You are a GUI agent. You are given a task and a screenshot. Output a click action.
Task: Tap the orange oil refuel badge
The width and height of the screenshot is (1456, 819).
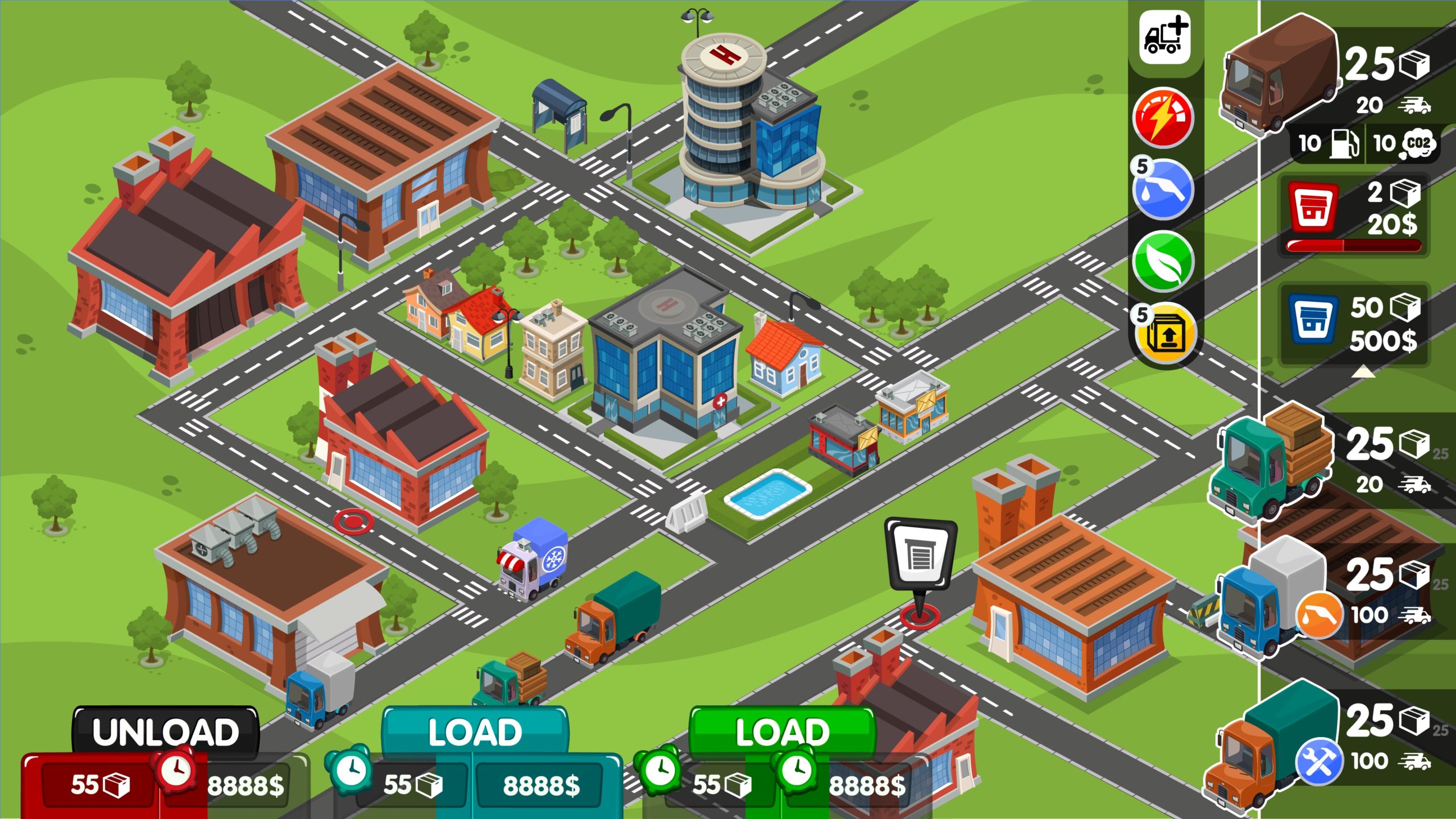(x=1319, y=615)
